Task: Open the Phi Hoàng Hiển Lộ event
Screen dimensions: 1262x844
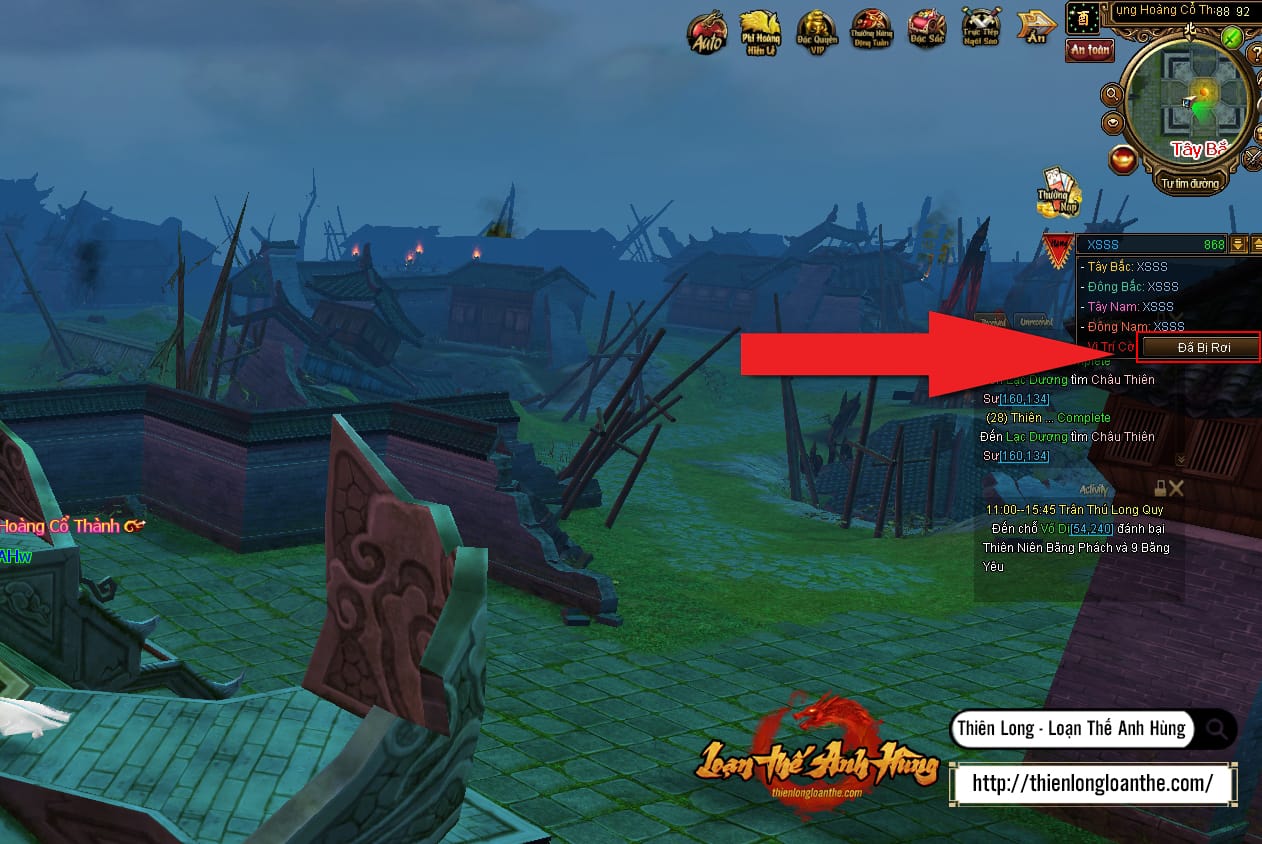Action: click(760, 32)
